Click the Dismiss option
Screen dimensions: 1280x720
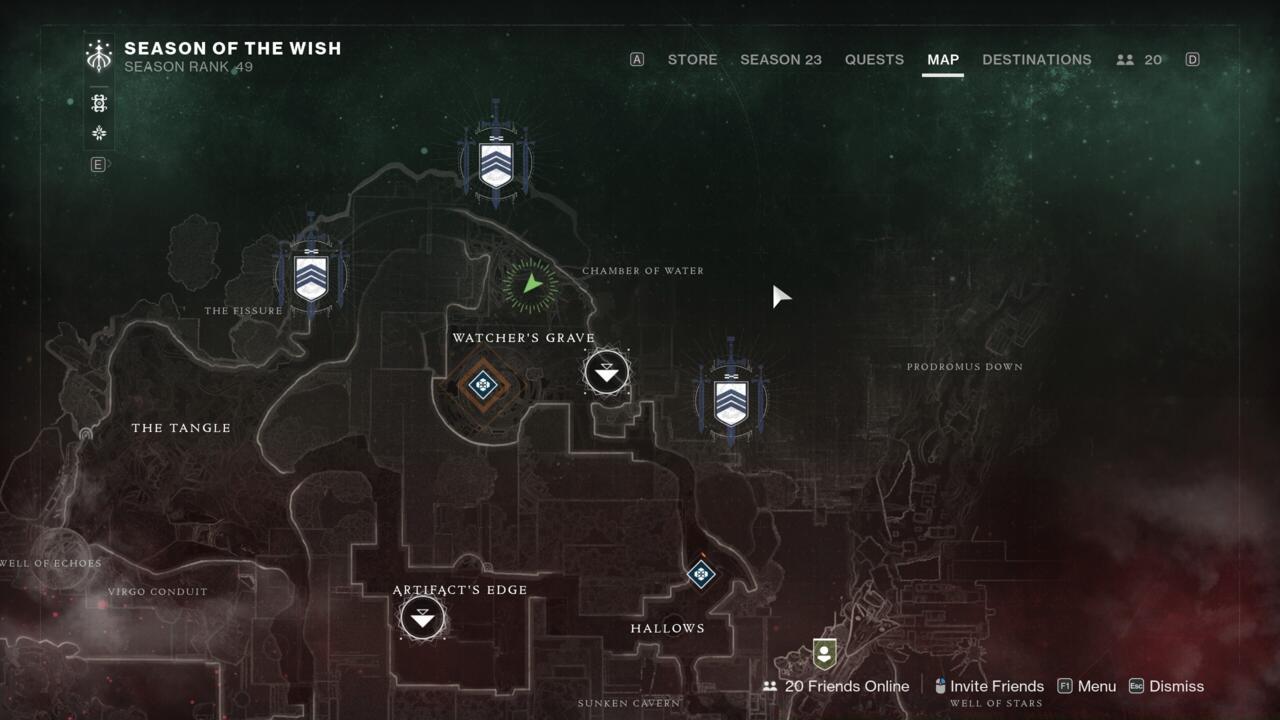1176,686
